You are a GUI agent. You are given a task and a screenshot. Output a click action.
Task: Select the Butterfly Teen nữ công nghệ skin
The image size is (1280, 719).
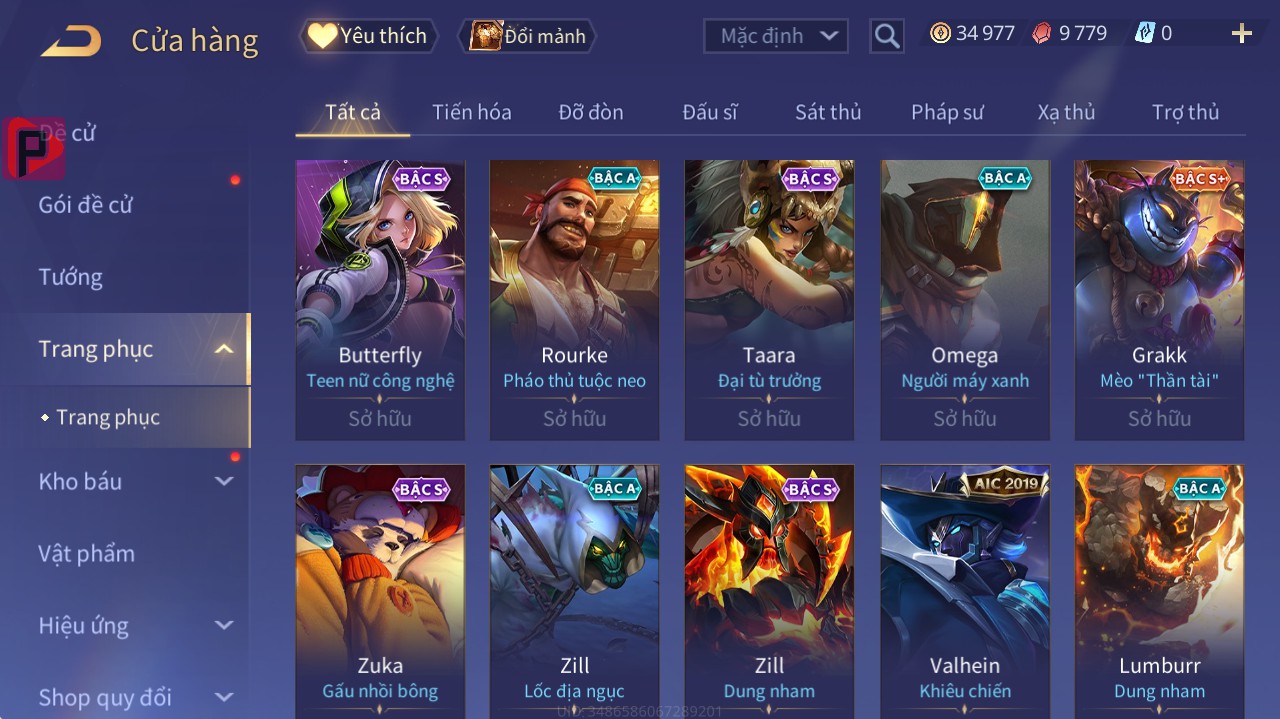pos(380,300)
